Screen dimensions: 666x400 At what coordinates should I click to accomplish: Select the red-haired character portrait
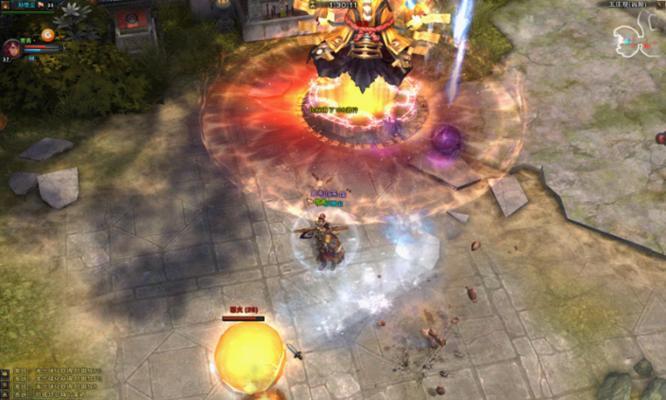(x=13, y=48)
